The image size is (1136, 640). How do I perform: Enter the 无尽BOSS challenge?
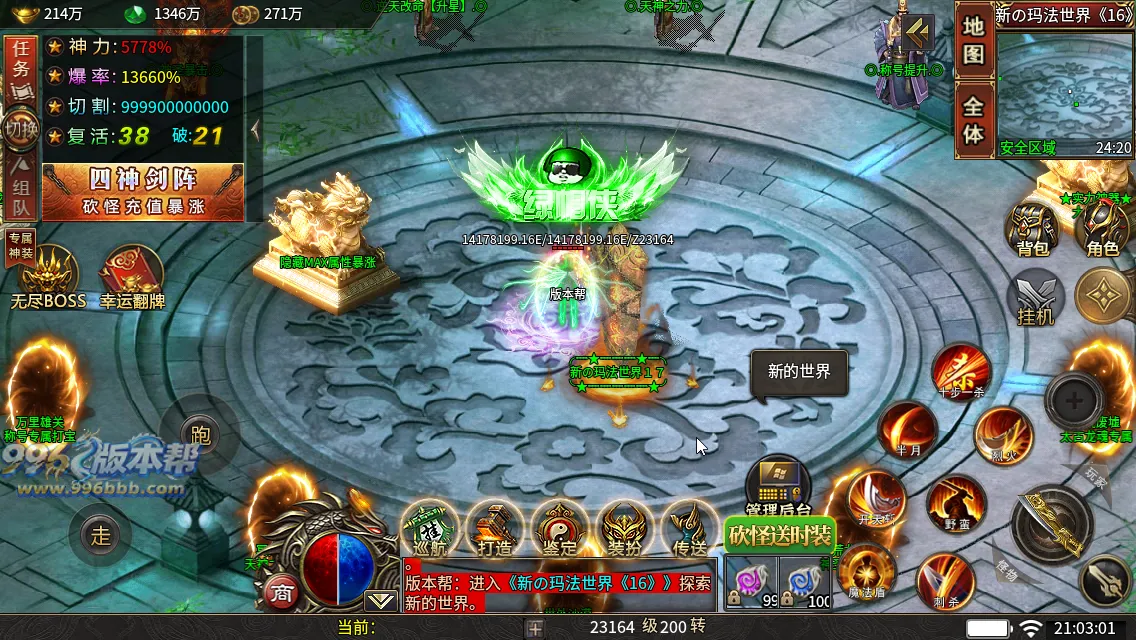tap(48, 277)
